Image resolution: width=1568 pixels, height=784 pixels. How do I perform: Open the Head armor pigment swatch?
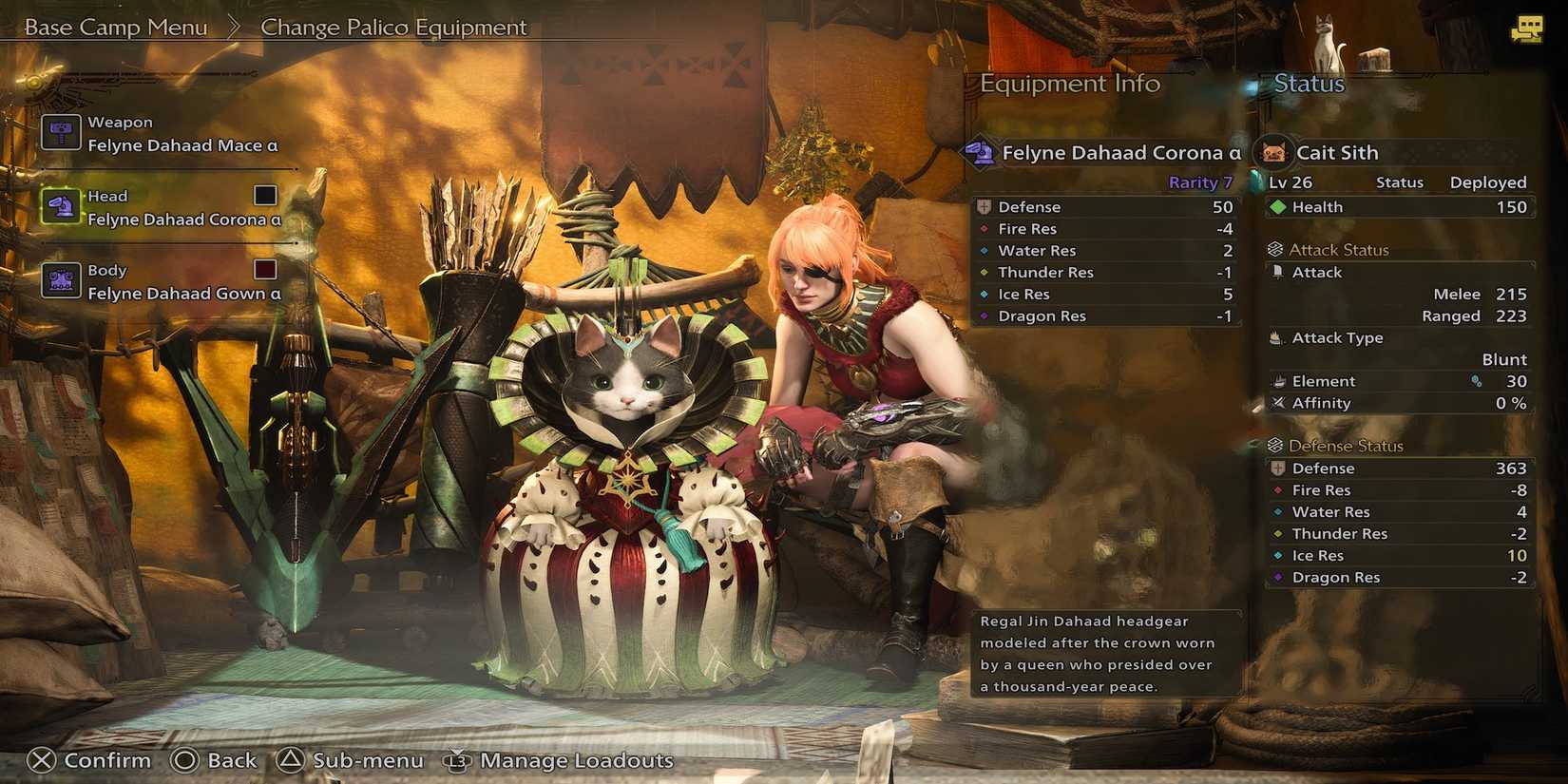pos(263,195)
